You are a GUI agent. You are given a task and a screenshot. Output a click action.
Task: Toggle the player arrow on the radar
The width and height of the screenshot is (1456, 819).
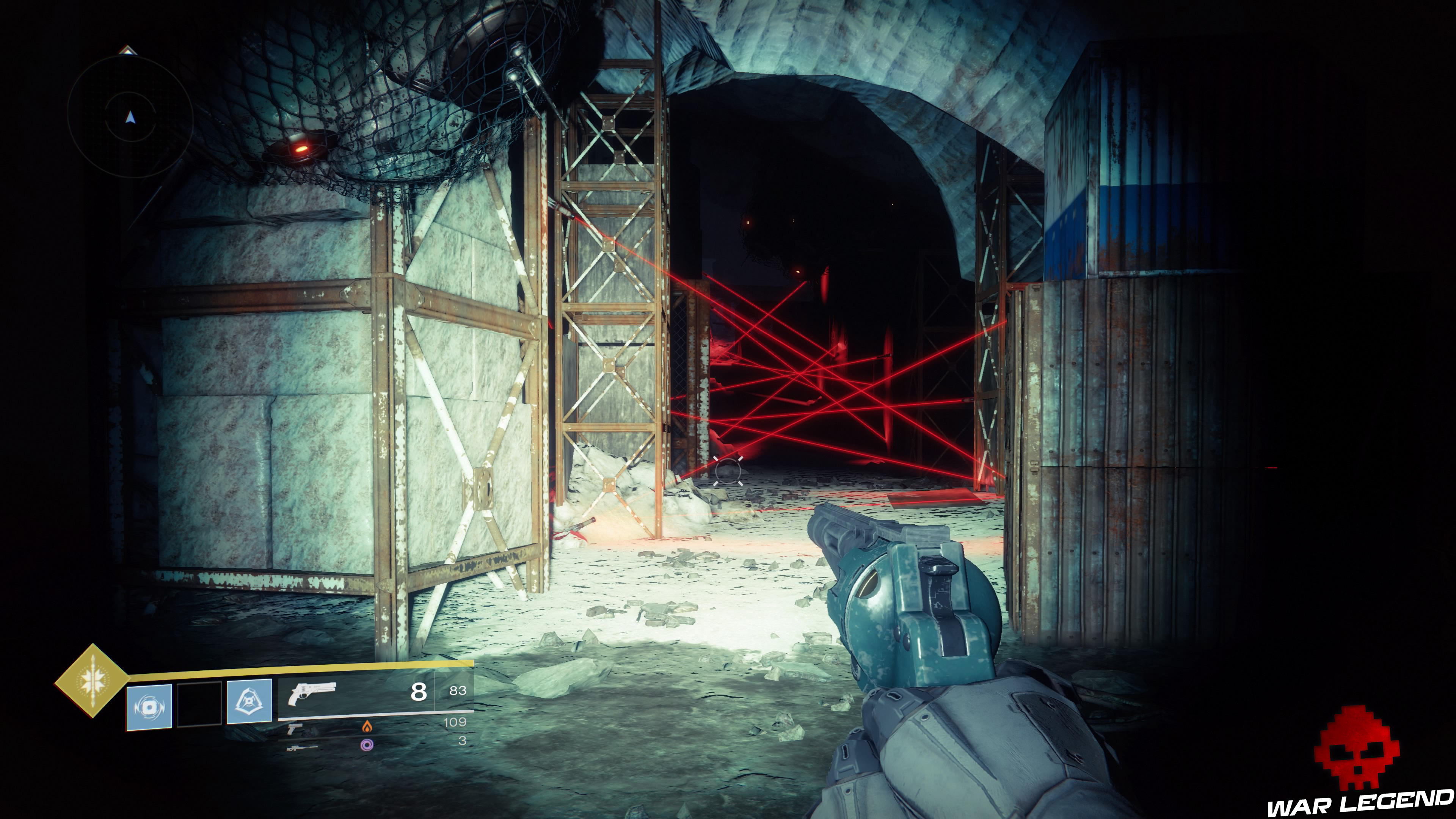[x=130, y=117]
